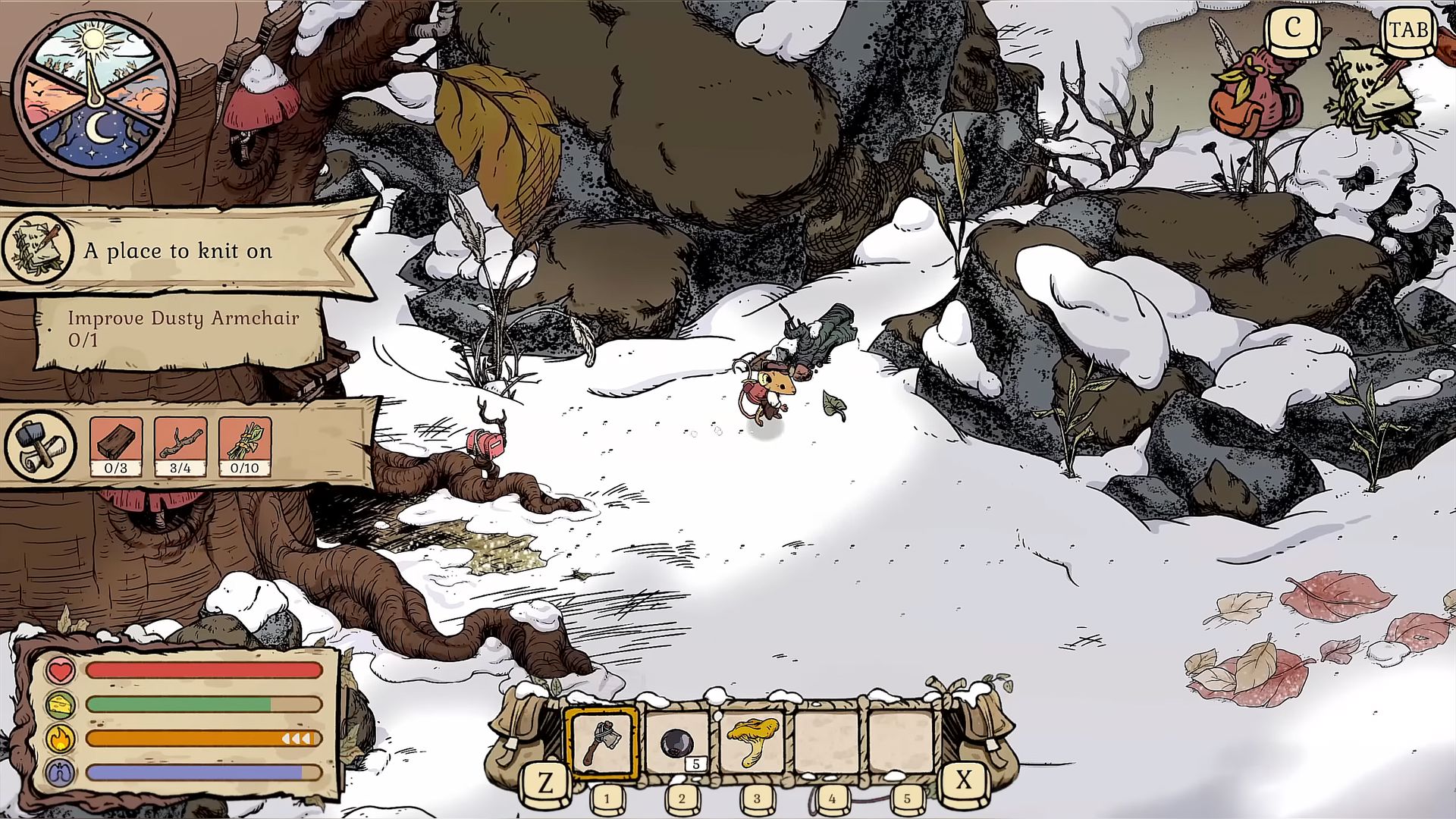Viewport: 1456px width, 819px height.
Task: Click the day and night clock dial
Action: click(96, 95)
